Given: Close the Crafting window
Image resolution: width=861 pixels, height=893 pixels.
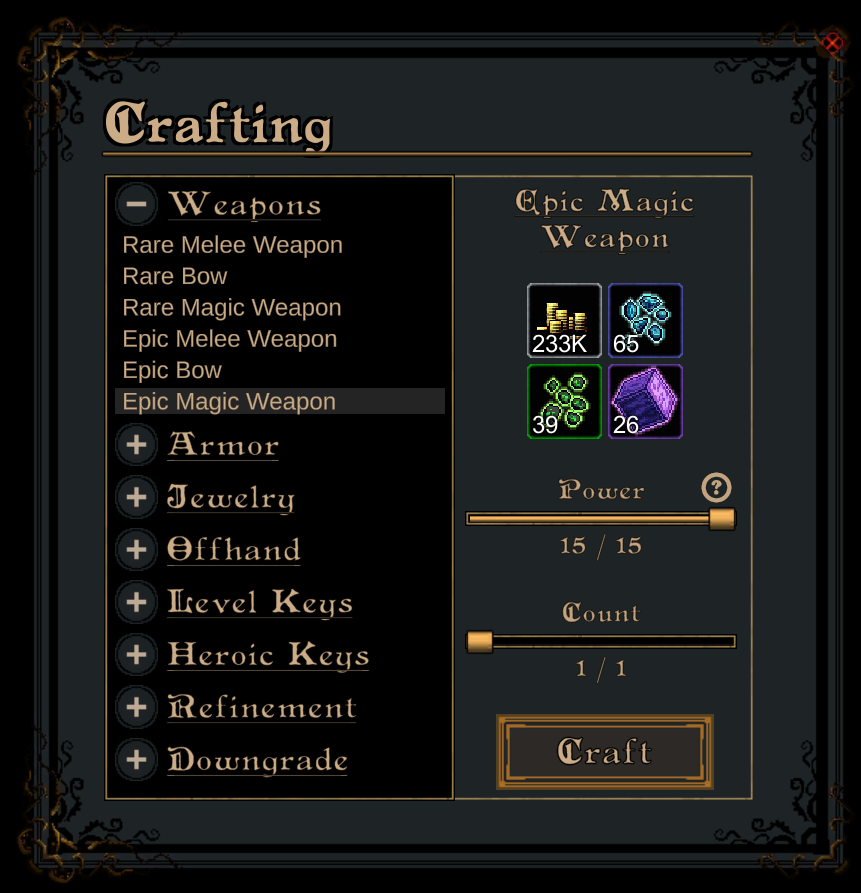Looking at the screenshot, I should click(832, 43).
